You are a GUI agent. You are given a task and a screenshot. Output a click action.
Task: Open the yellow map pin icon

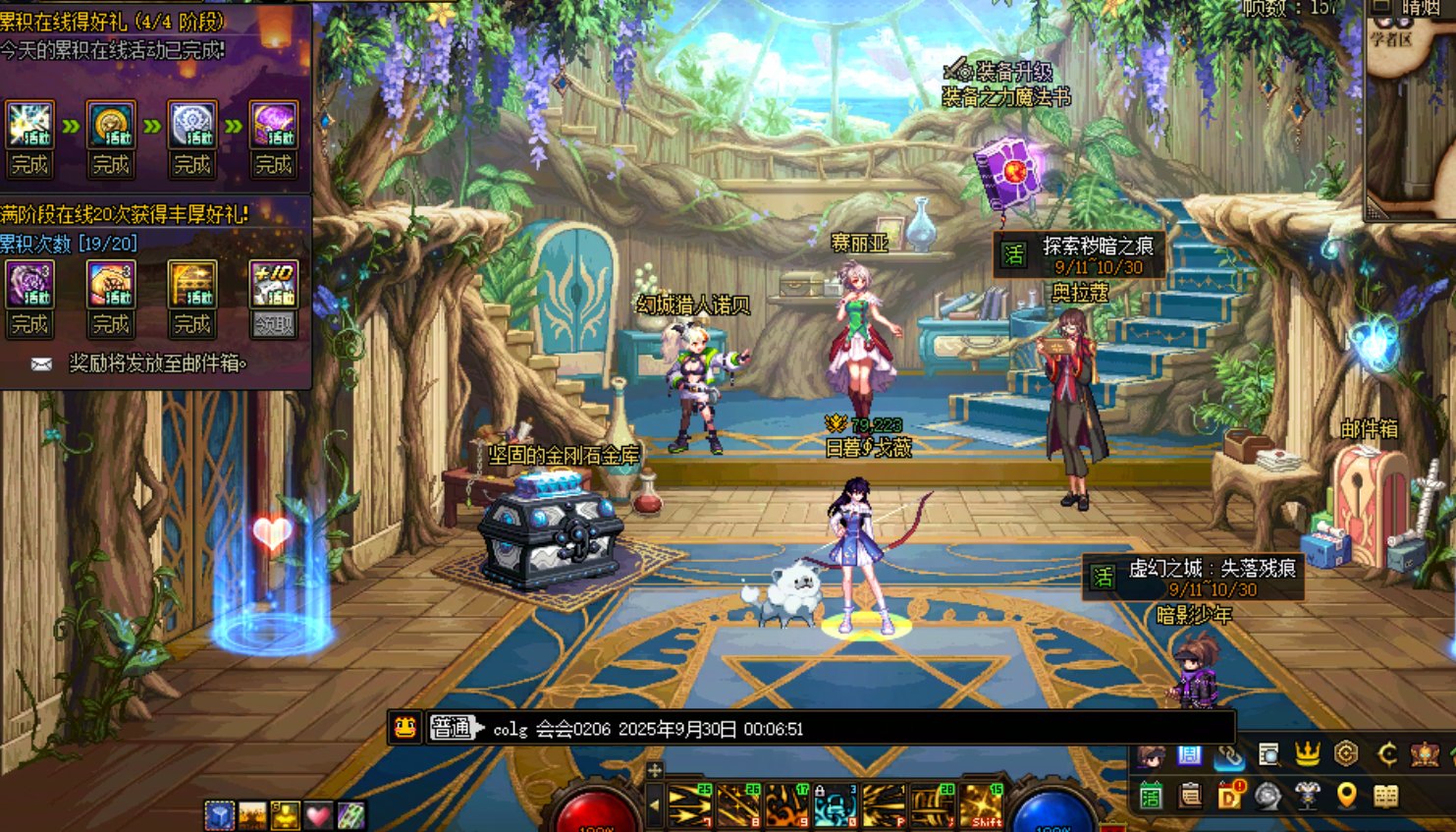(1346, 796)
